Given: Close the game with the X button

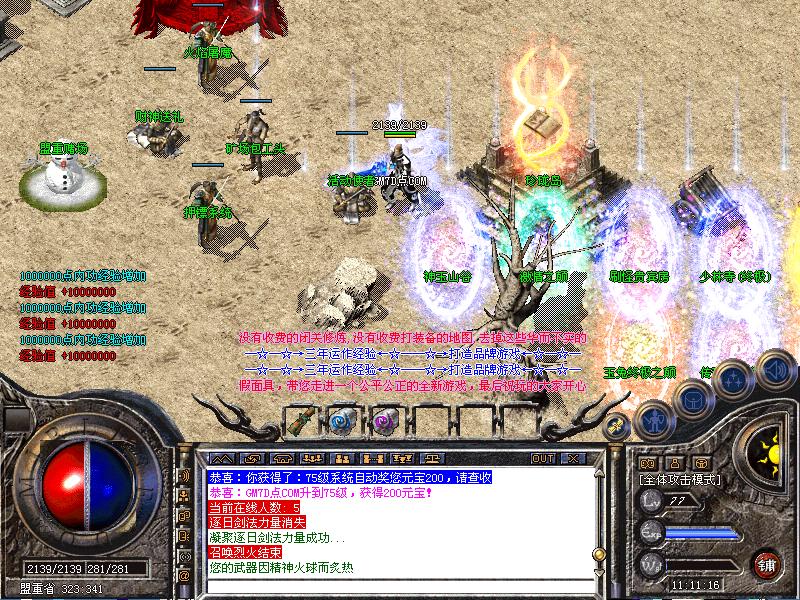Looking at the screenshot, I should click(574, 458).
